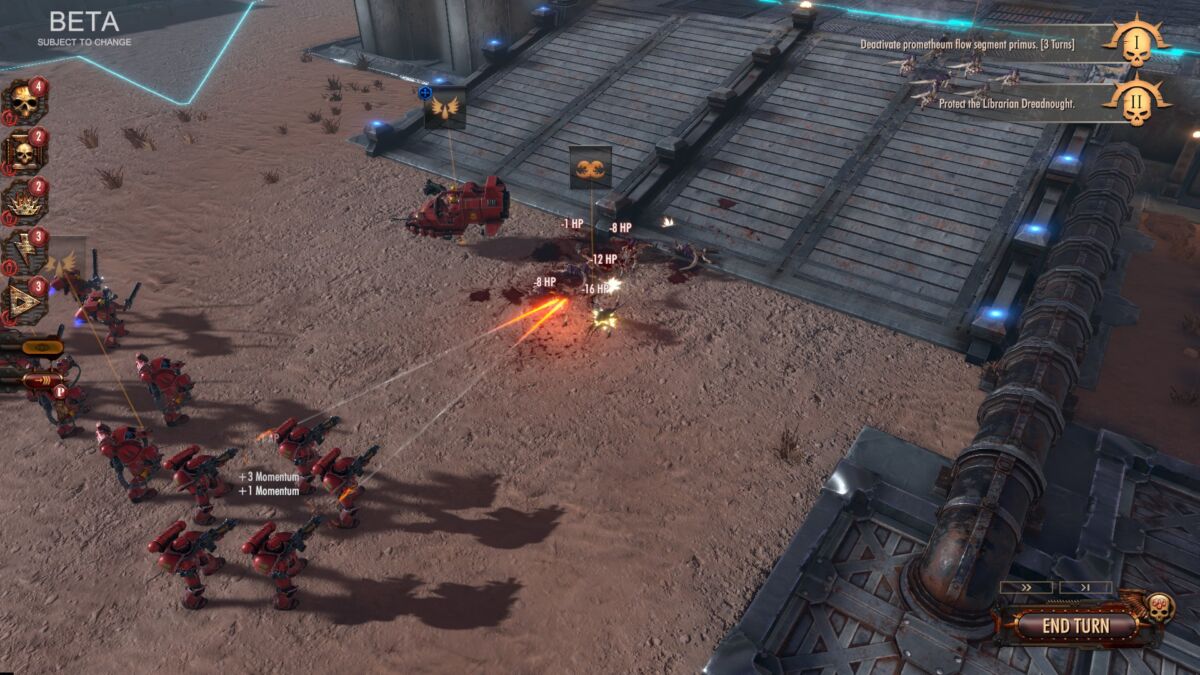The width and height of the screenshot is (1200, 675).
Task: Activate the pillar skull ability icon
Action: coord(23,151)
